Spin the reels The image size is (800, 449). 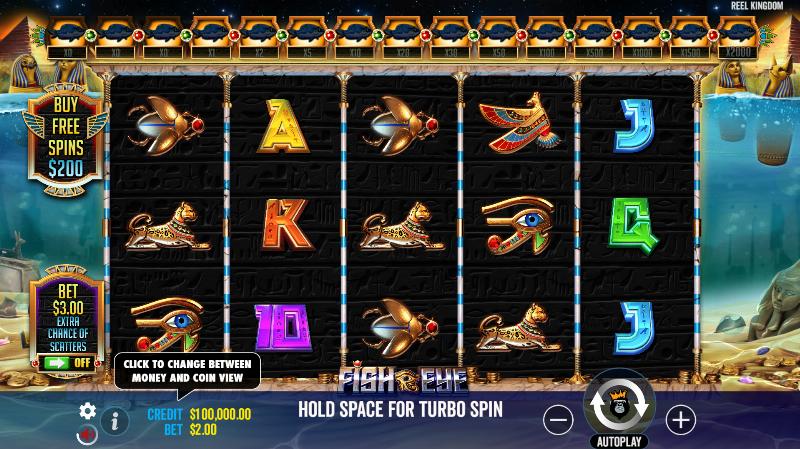619,406
